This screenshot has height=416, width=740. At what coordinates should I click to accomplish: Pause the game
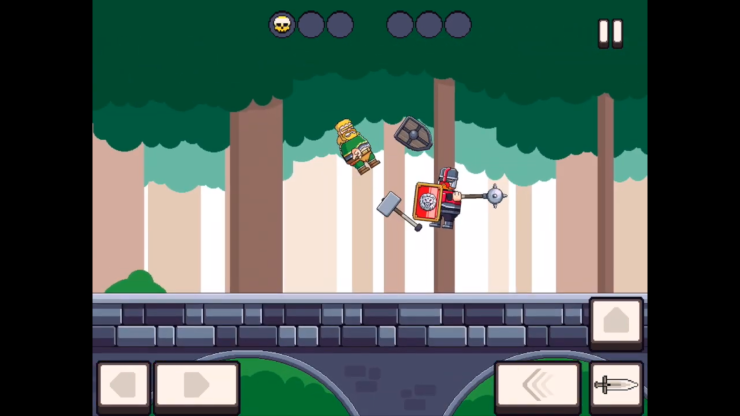(610, 32)
